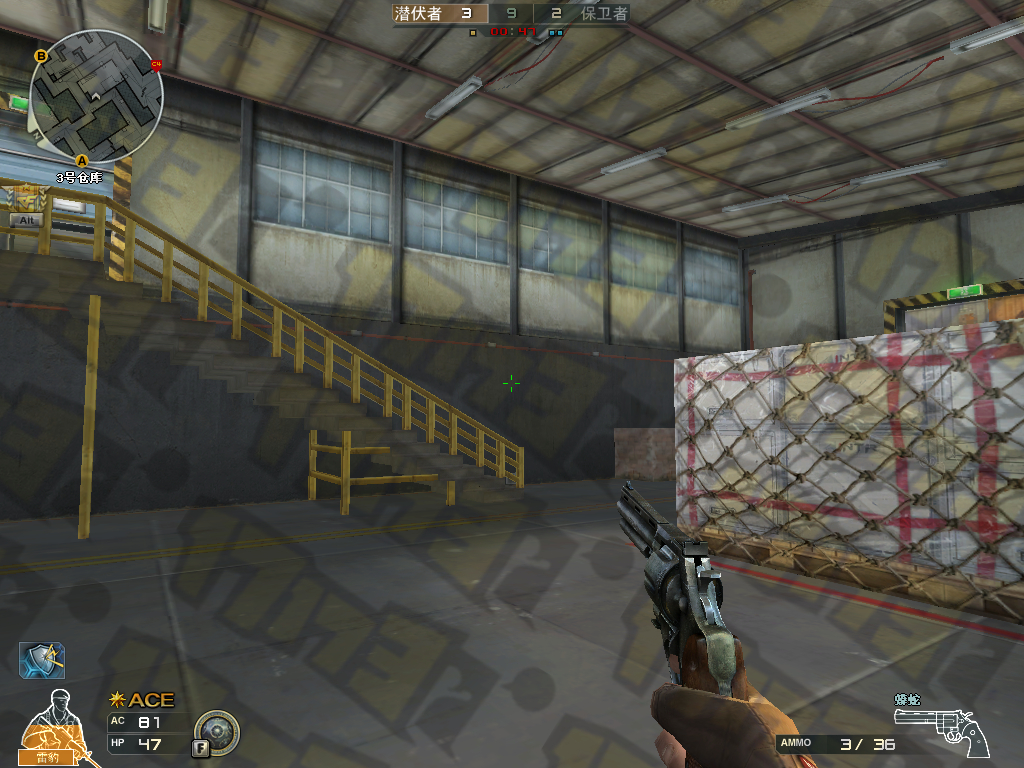The width and height of the screenshot is (1024, 768).
Task: Select bomb site B marker on minimap
Action: tap(41, 56)
